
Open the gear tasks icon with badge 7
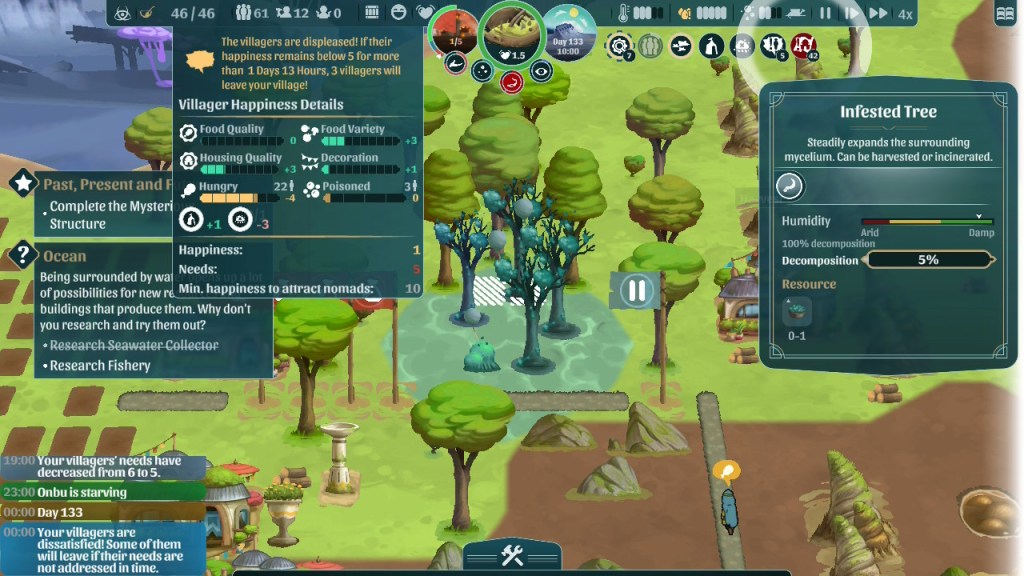click(620, 46)
